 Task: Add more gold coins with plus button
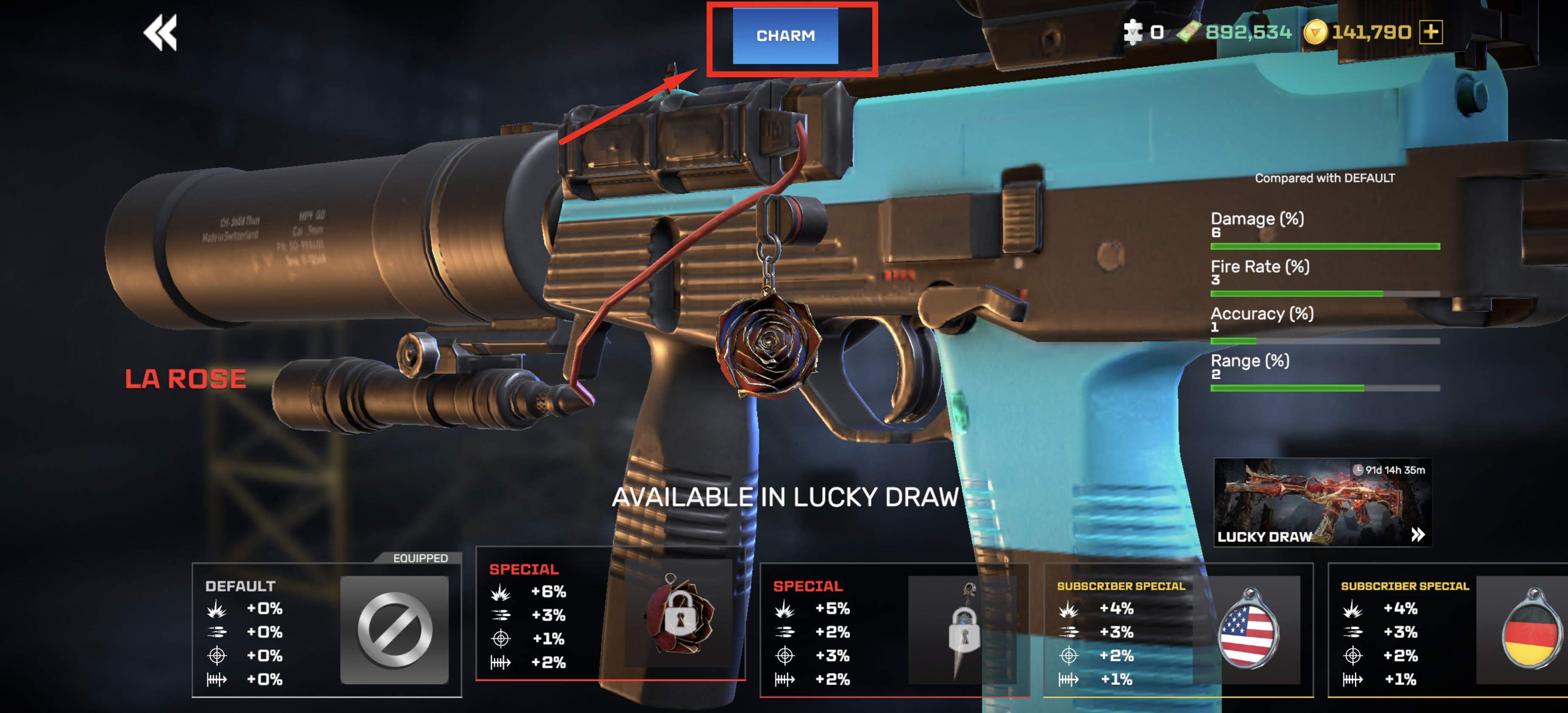[x=1430, y=32]
